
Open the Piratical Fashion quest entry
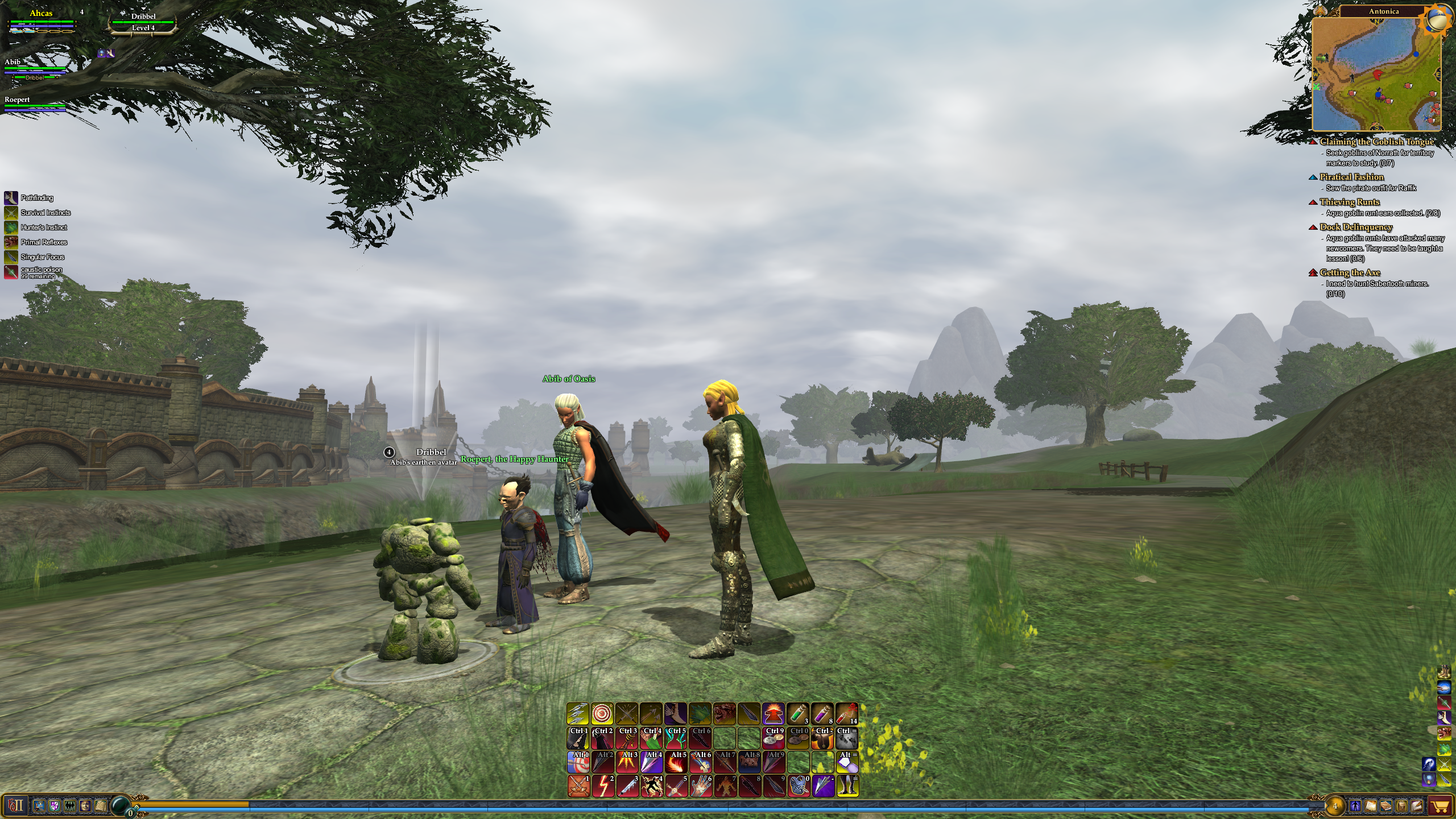pyautogui.click(x=1351, y=177)
